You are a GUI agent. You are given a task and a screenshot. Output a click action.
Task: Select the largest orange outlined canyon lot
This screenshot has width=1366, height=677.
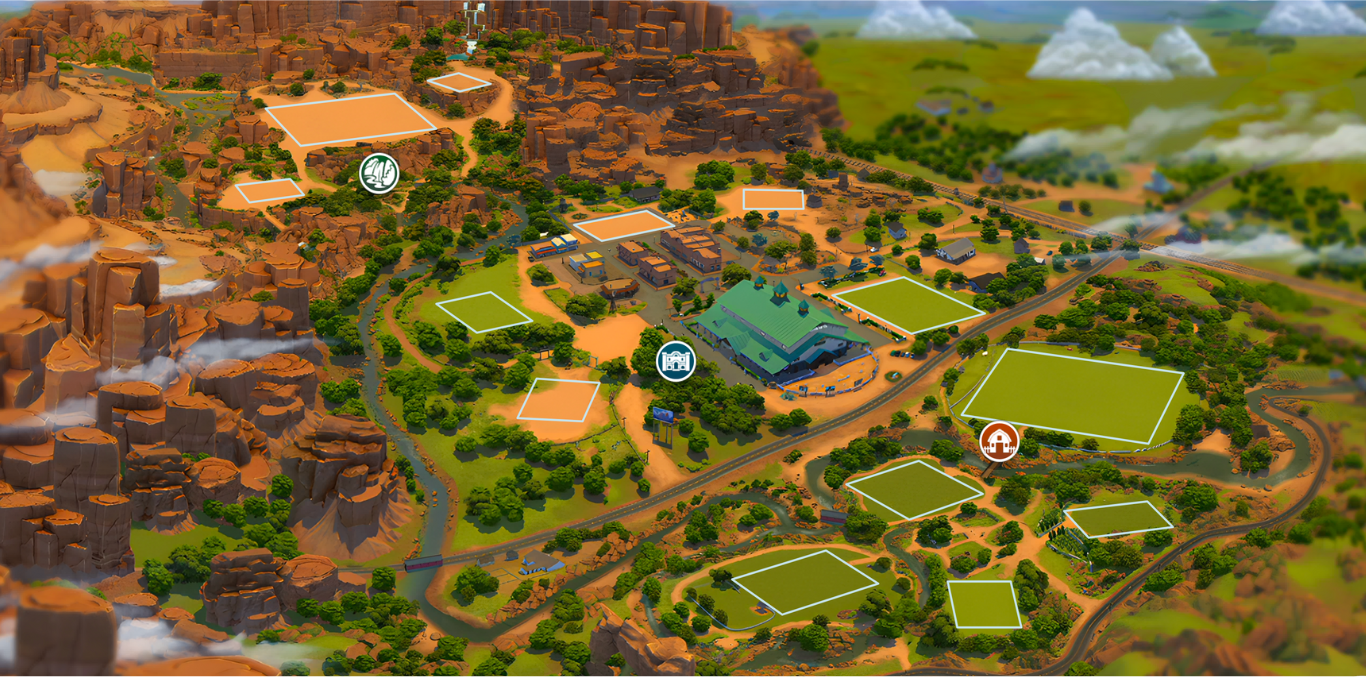(x=349, y=120)
